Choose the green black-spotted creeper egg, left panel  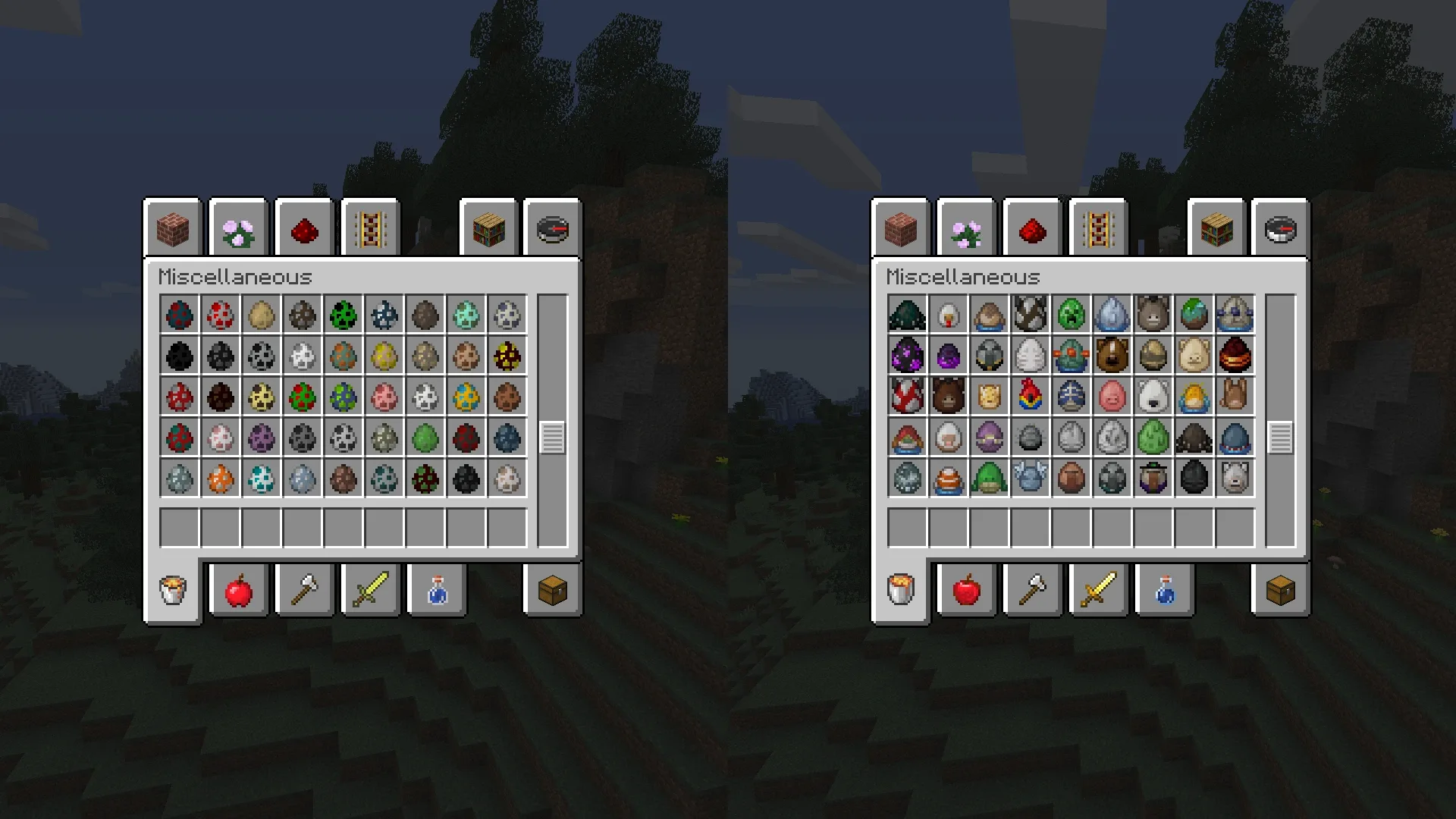tap(344, 315)
